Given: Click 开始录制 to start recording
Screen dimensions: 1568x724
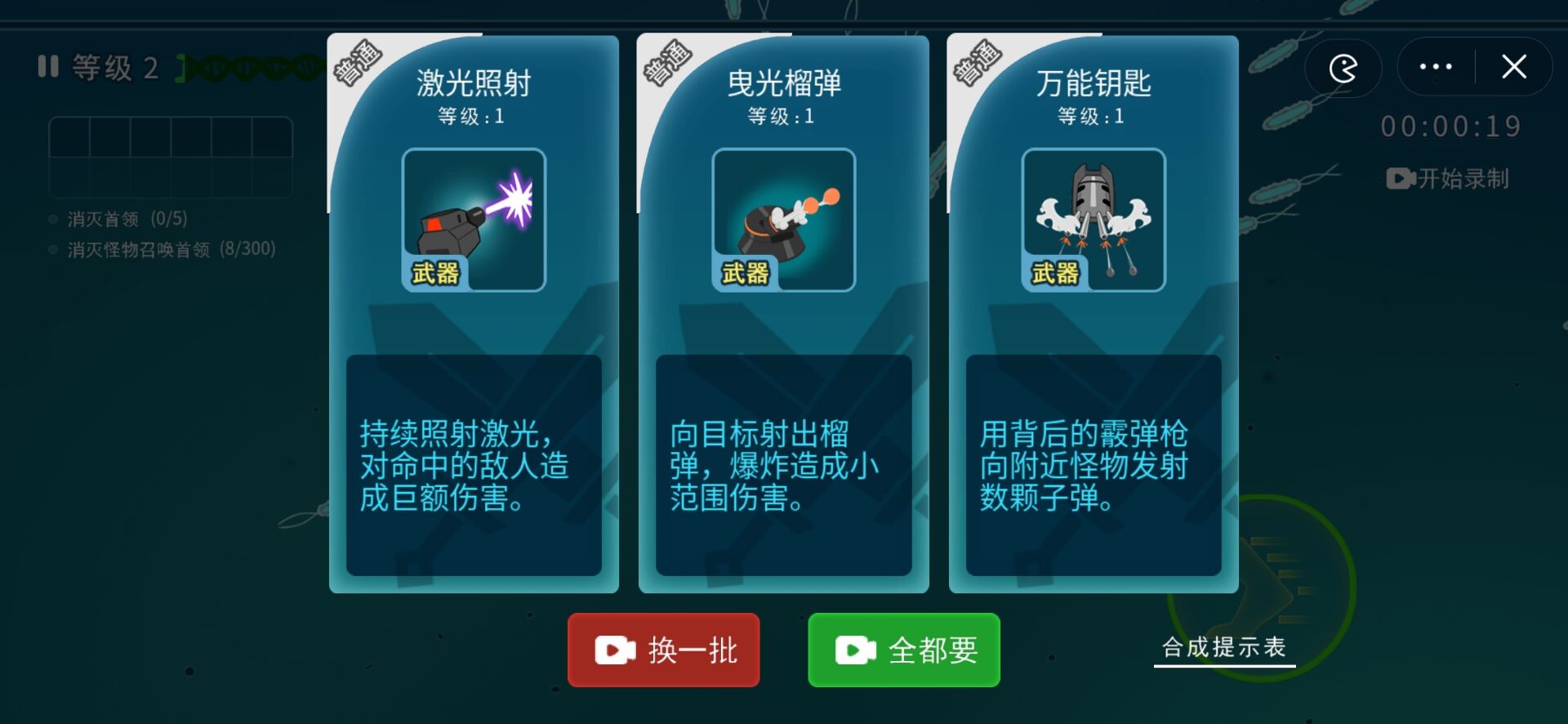Looking at the screenshot, I should click(1462, 178).
